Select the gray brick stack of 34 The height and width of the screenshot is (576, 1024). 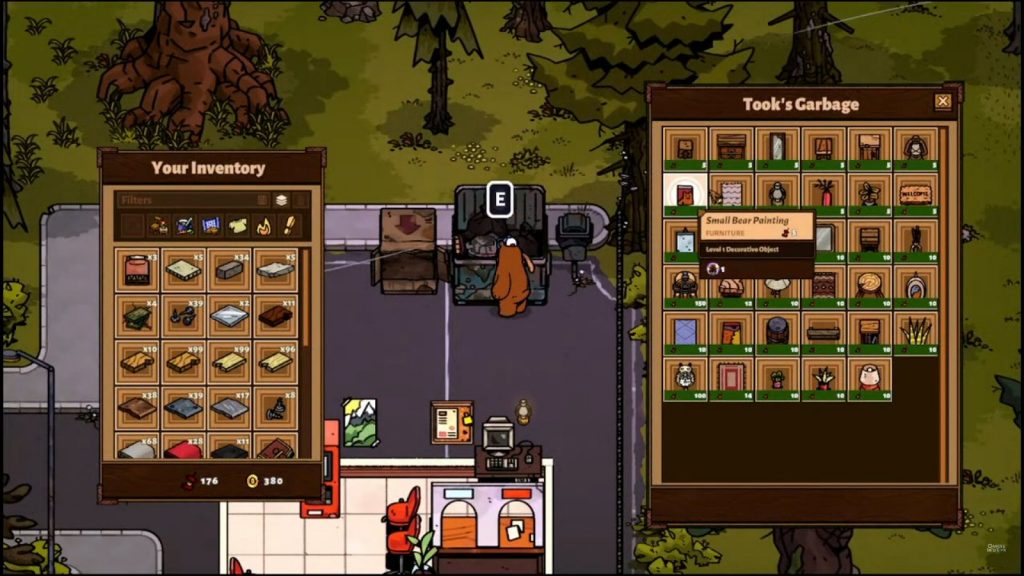[x=229, y=270]
